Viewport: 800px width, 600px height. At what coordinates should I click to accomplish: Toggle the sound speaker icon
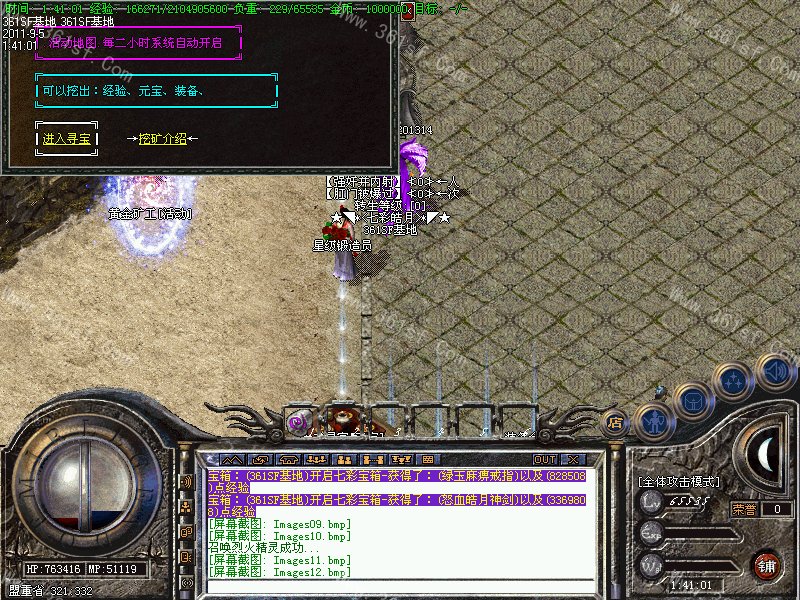pyautogui.click(x=775, y=370)
